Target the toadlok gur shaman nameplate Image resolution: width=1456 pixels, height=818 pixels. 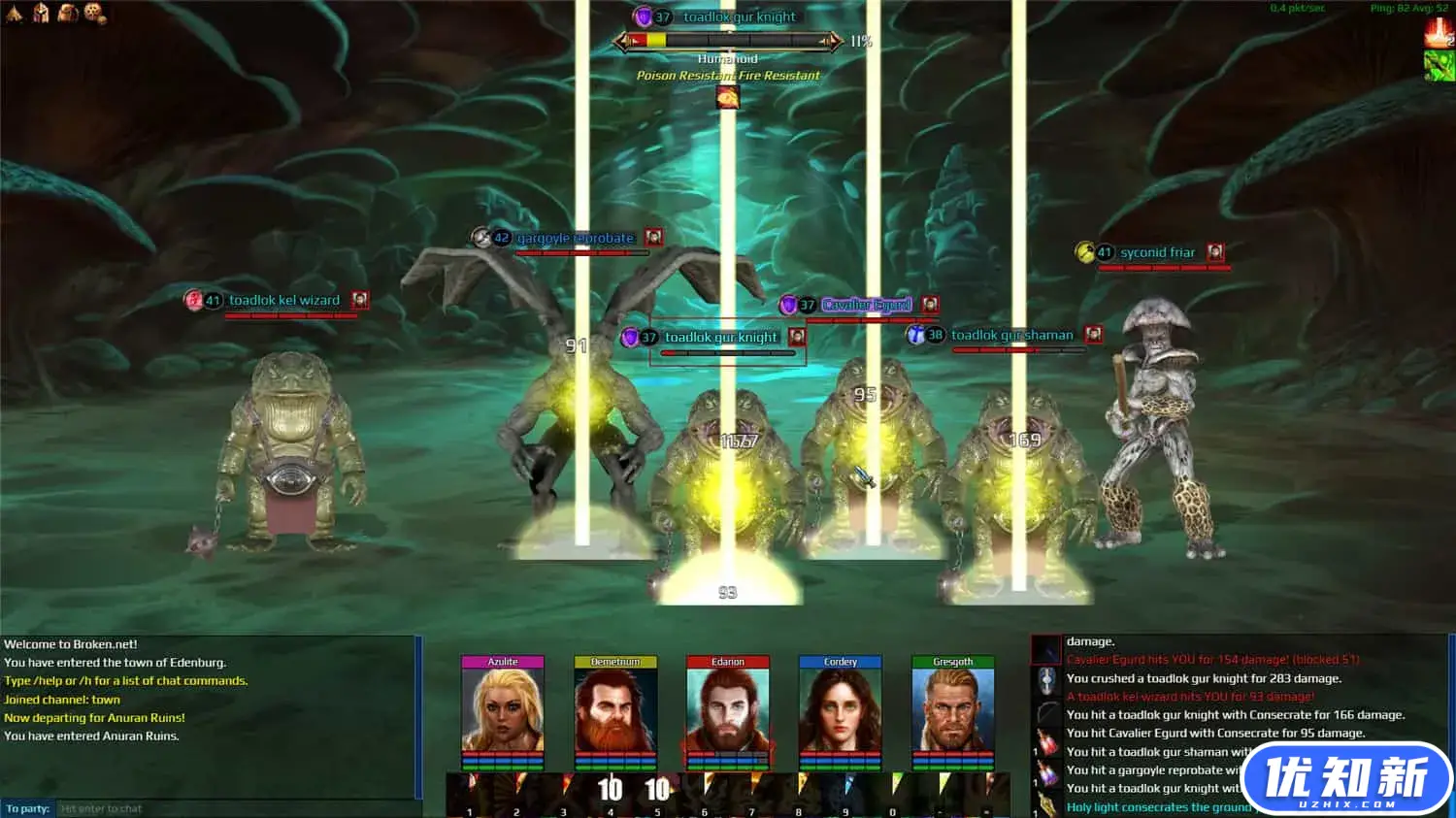1011,335
